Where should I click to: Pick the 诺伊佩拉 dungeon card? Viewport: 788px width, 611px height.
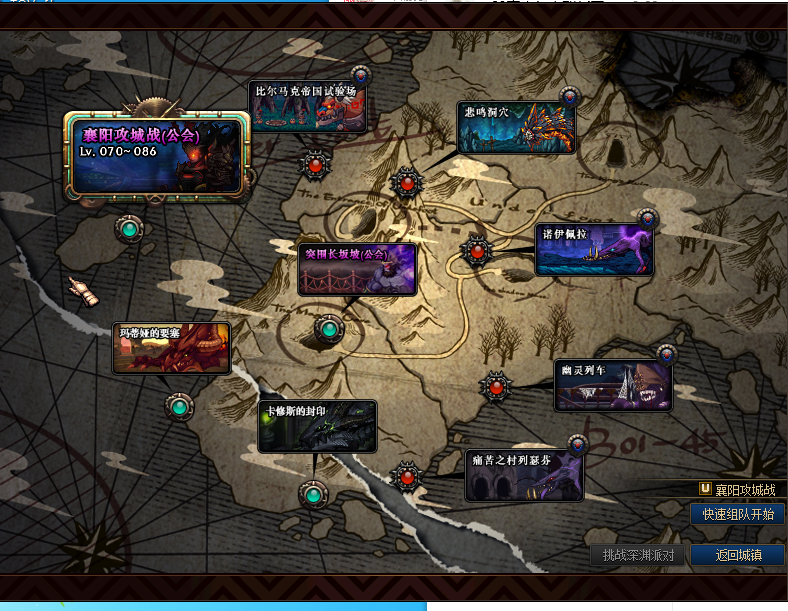tap(594, 249)
